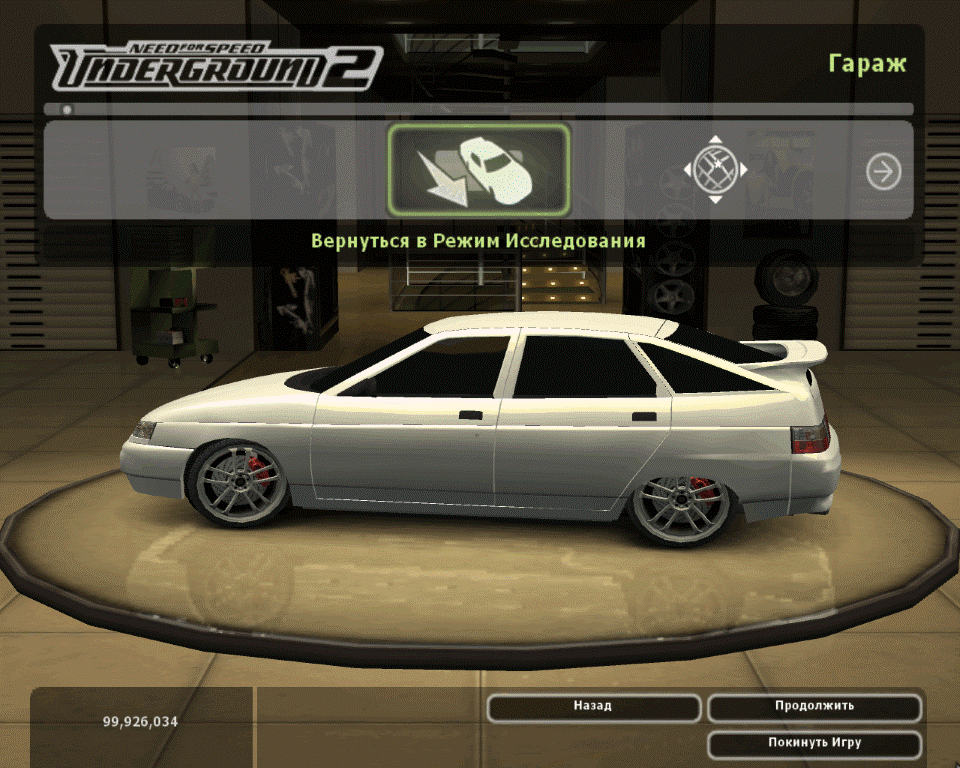Click the right arrow to scroll menu
The image size is (960, 768).
[x=883, y=172]
